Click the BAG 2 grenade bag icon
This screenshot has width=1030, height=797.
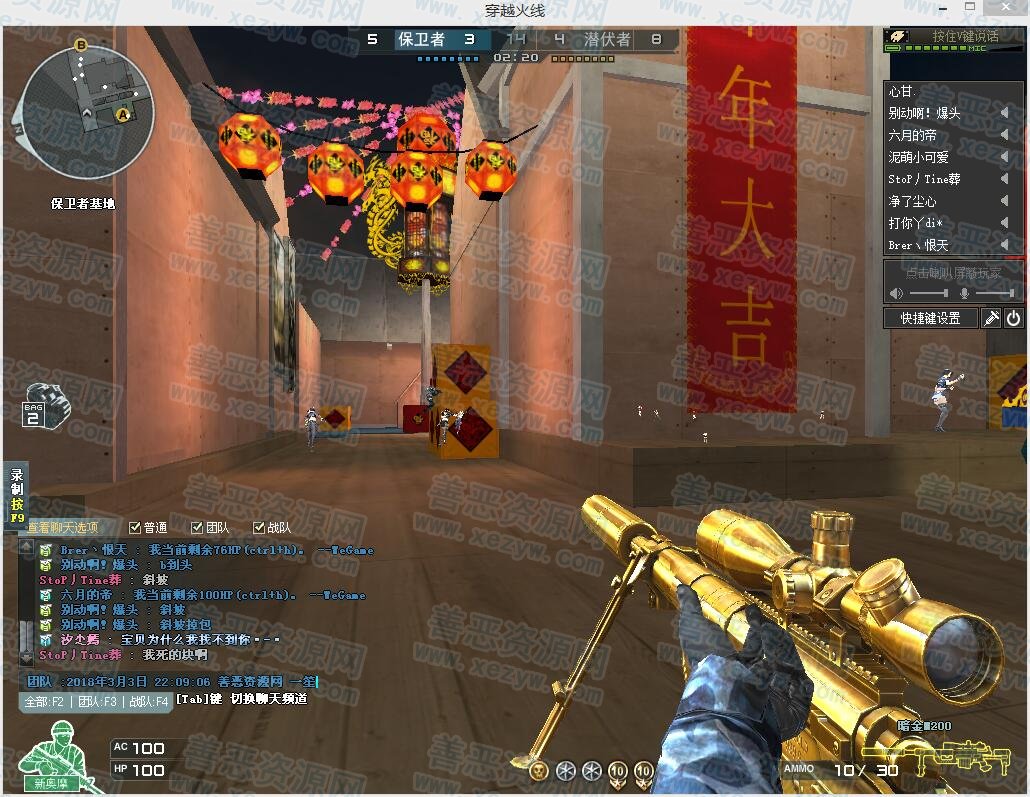coord(44,404)
